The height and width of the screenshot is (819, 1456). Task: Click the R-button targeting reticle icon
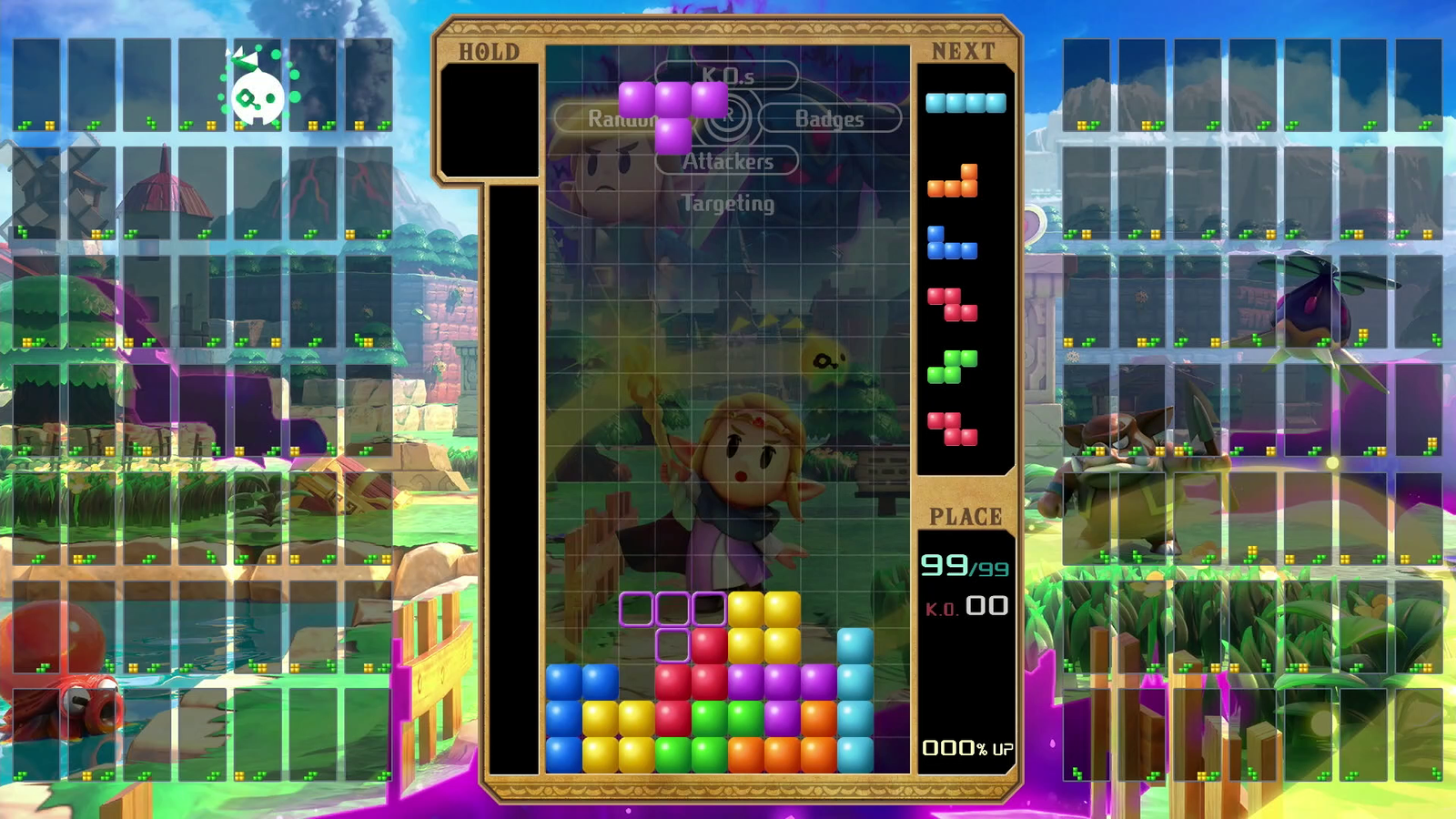point(729,118)
